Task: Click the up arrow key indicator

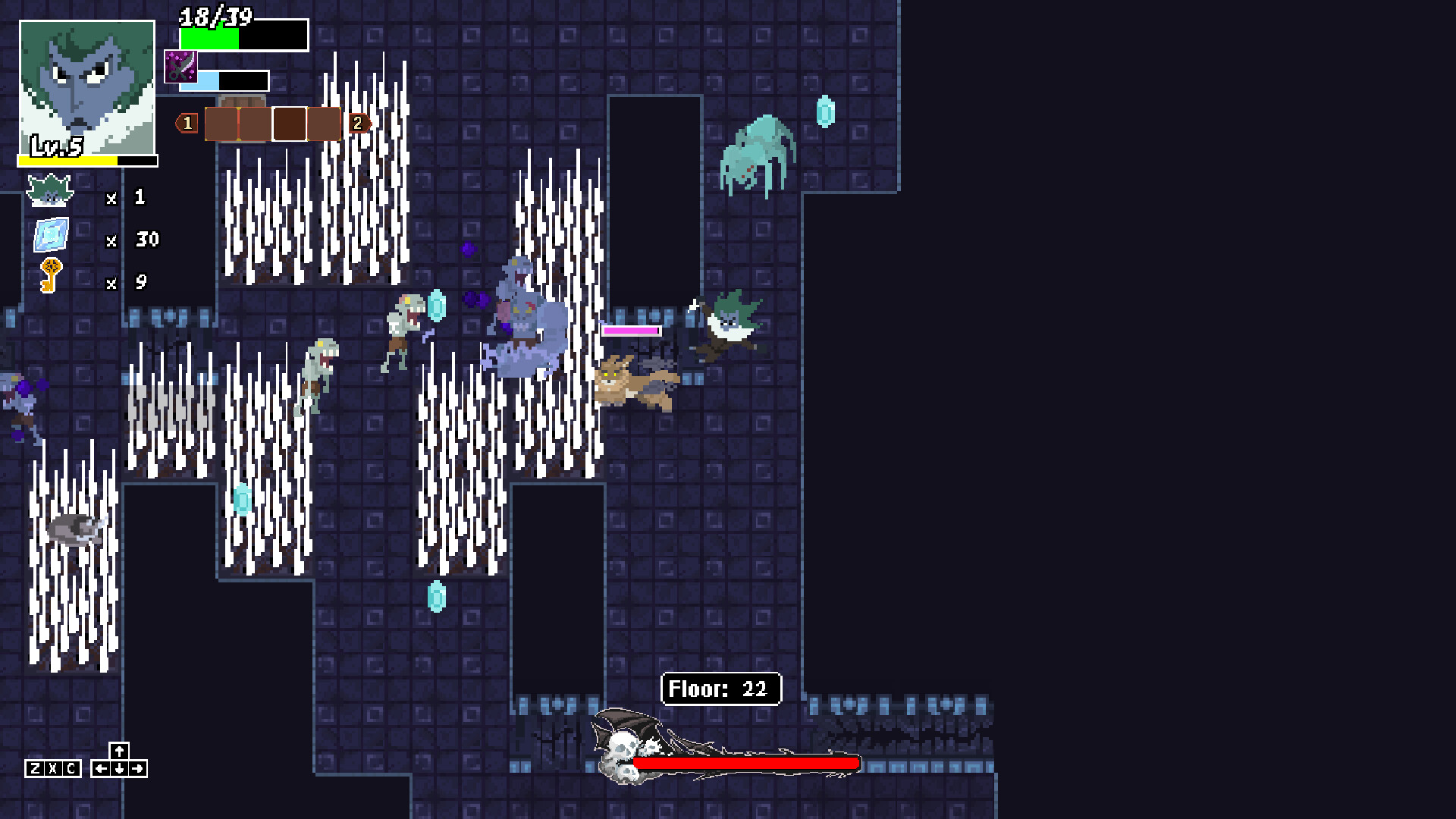Action: (x=118, y=750)
